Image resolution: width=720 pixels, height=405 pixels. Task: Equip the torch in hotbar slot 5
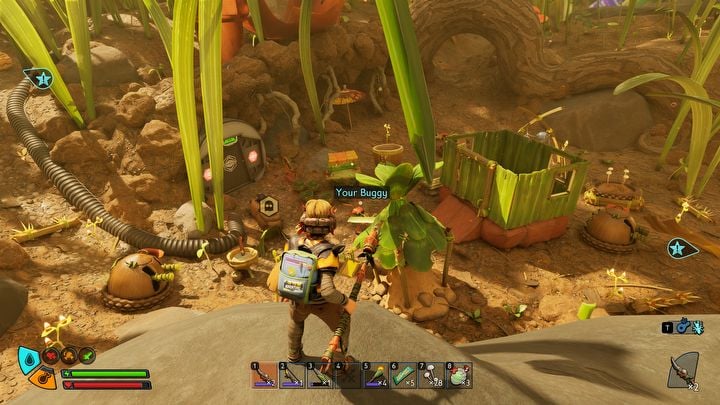pos(374,375)
